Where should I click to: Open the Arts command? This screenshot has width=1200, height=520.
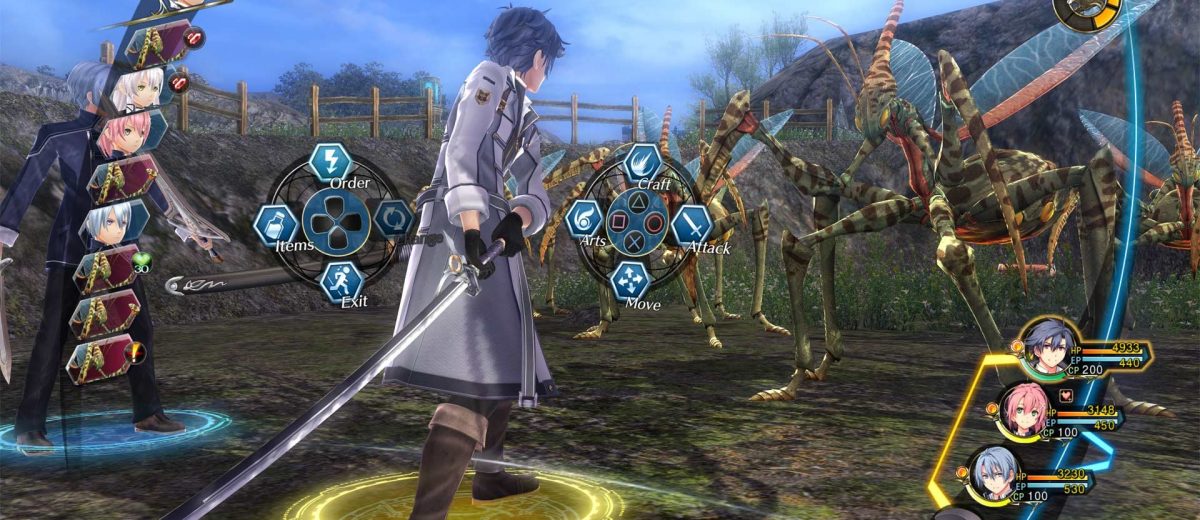tap(584, 219)
